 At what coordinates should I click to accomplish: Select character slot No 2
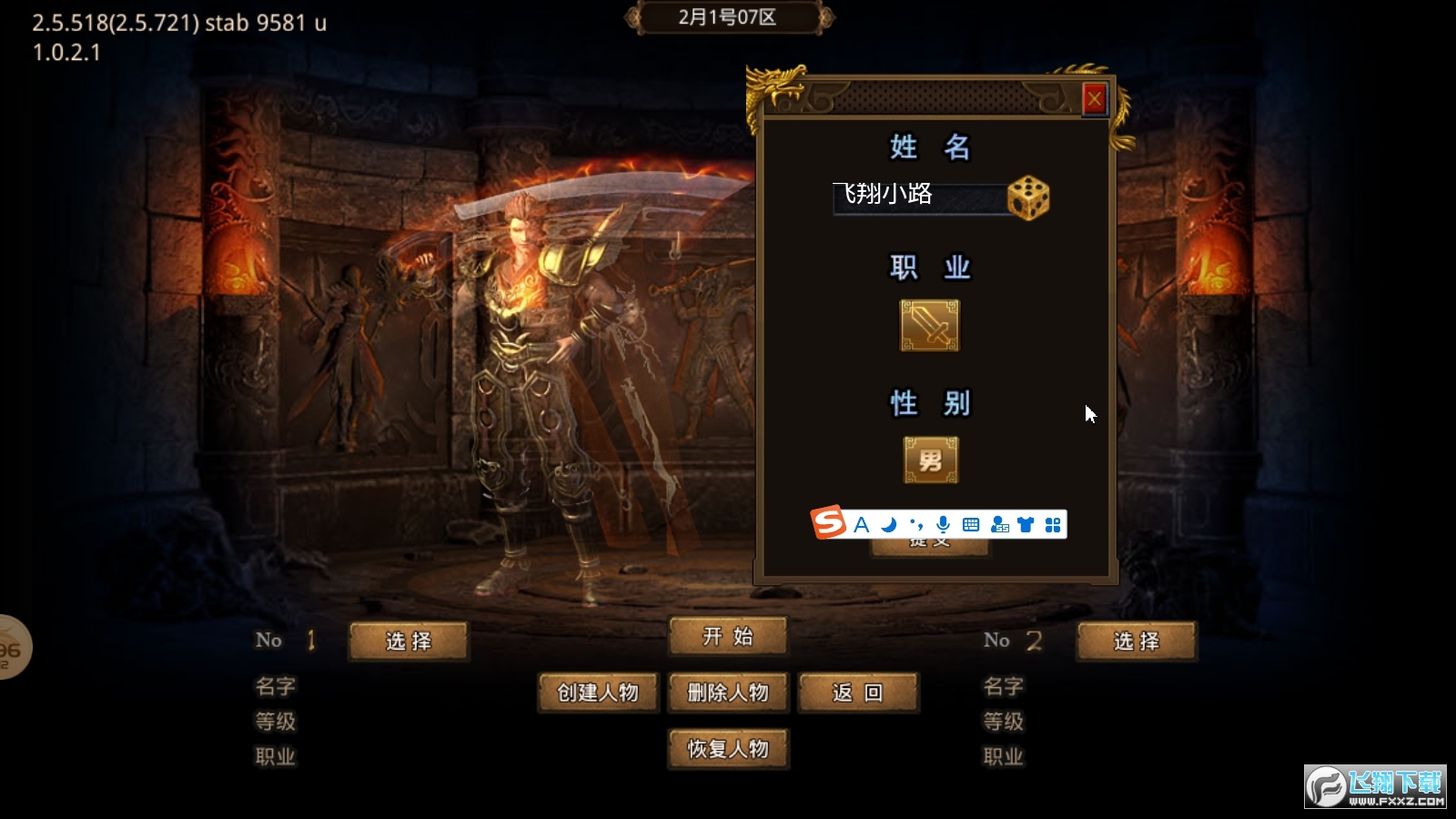[1137, 641]
